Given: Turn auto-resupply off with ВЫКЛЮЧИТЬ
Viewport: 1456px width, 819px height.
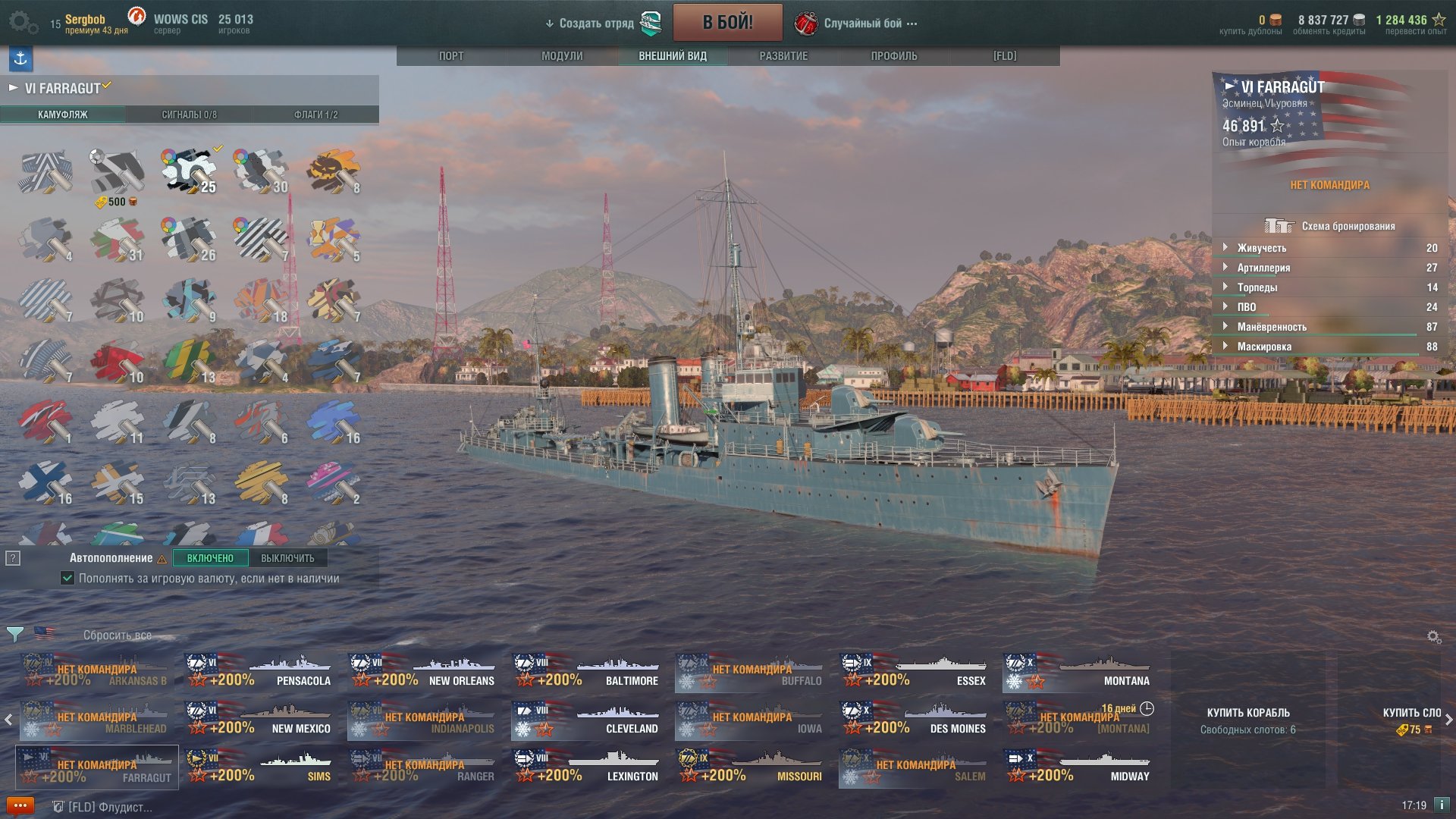Looking at the screenshot, I should [287, 558].
